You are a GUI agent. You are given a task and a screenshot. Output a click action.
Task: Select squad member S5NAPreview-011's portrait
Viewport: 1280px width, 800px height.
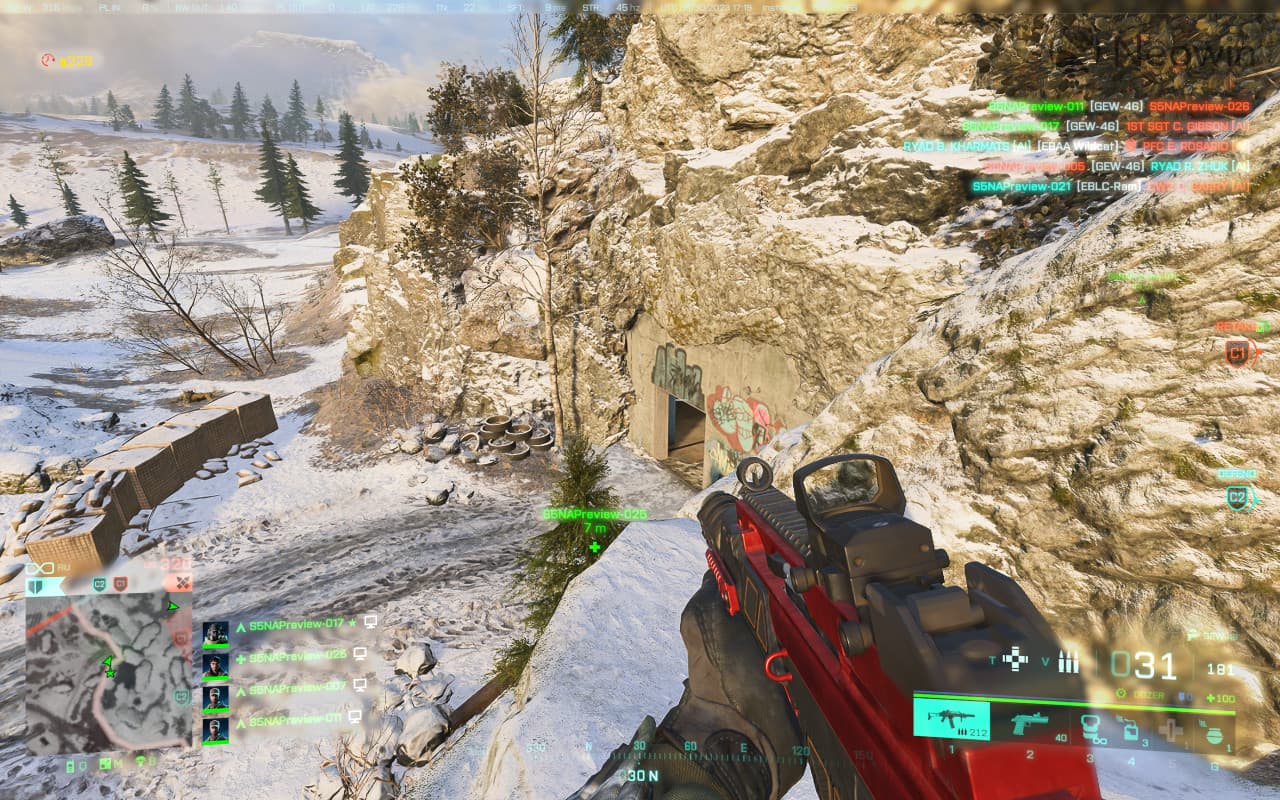coord(215,729)
